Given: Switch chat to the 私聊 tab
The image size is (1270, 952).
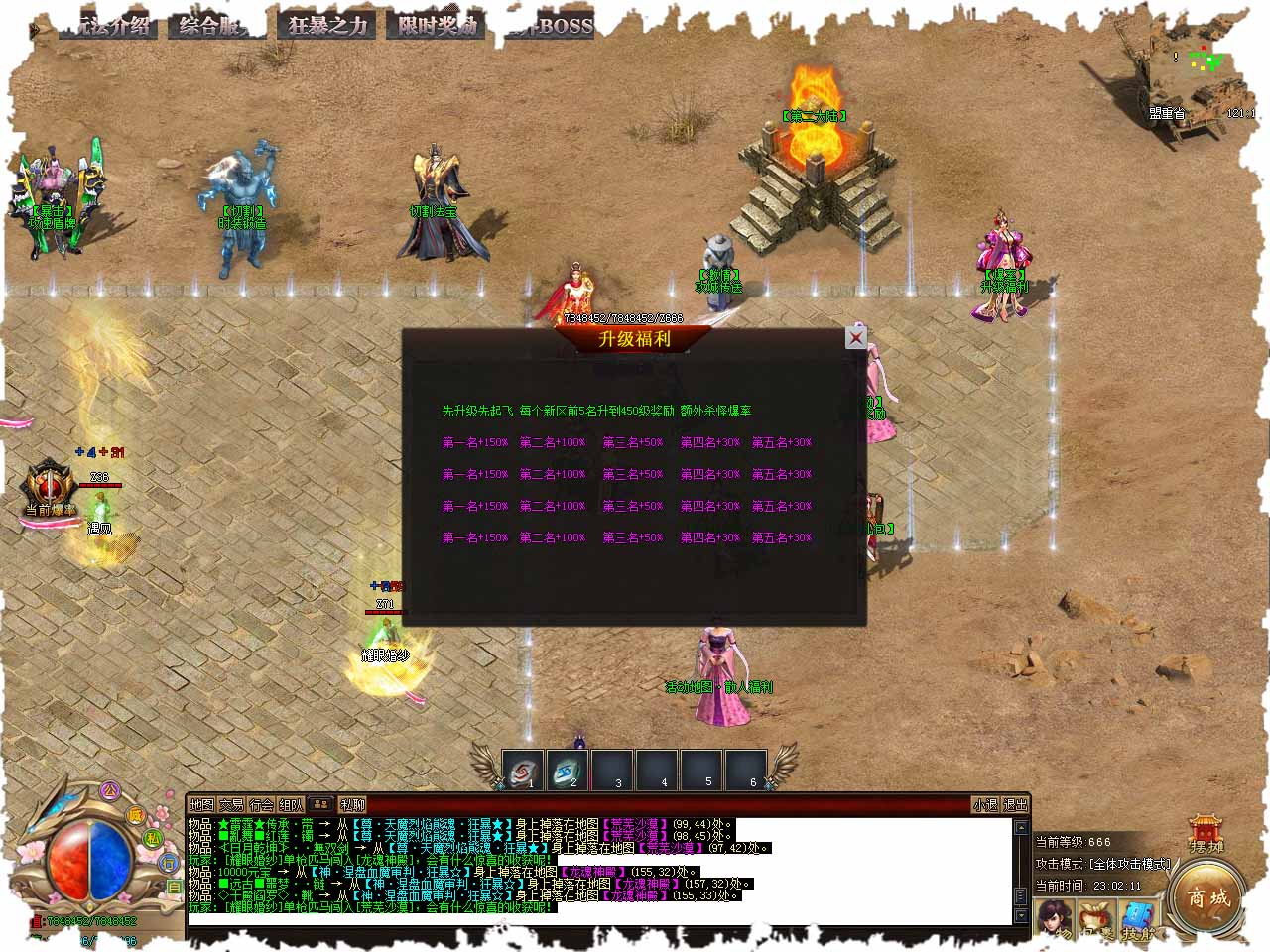Looking at the screenshot, I should (x=352, y=805).
